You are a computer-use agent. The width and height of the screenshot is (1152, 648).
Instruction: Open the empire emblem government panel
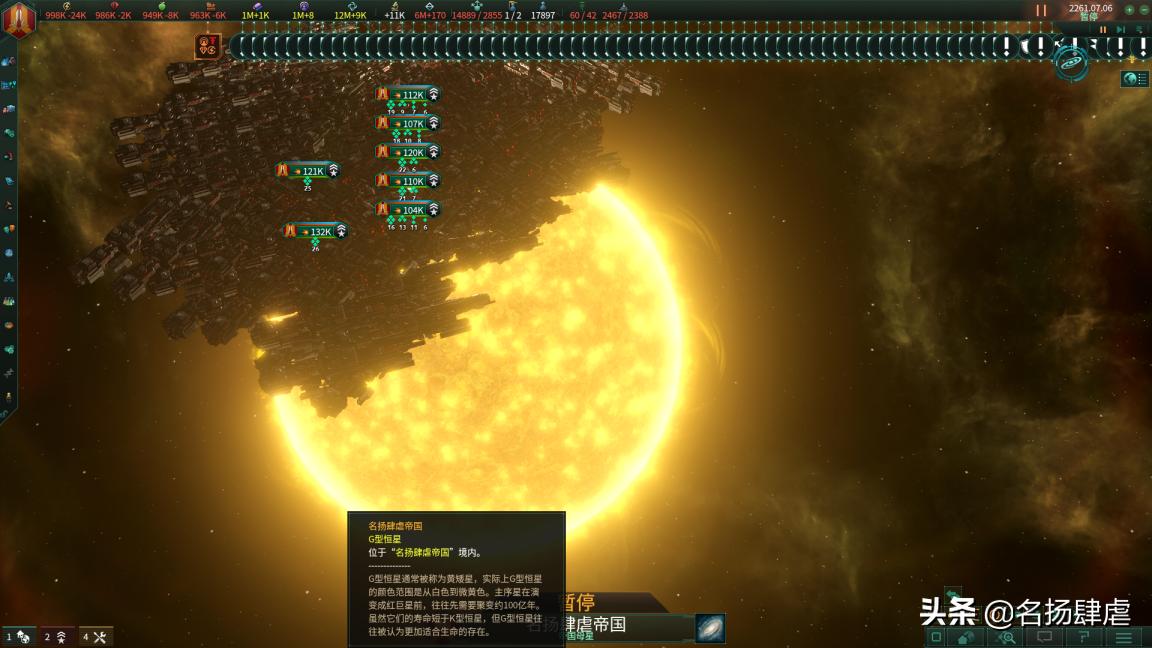(19, 19)
